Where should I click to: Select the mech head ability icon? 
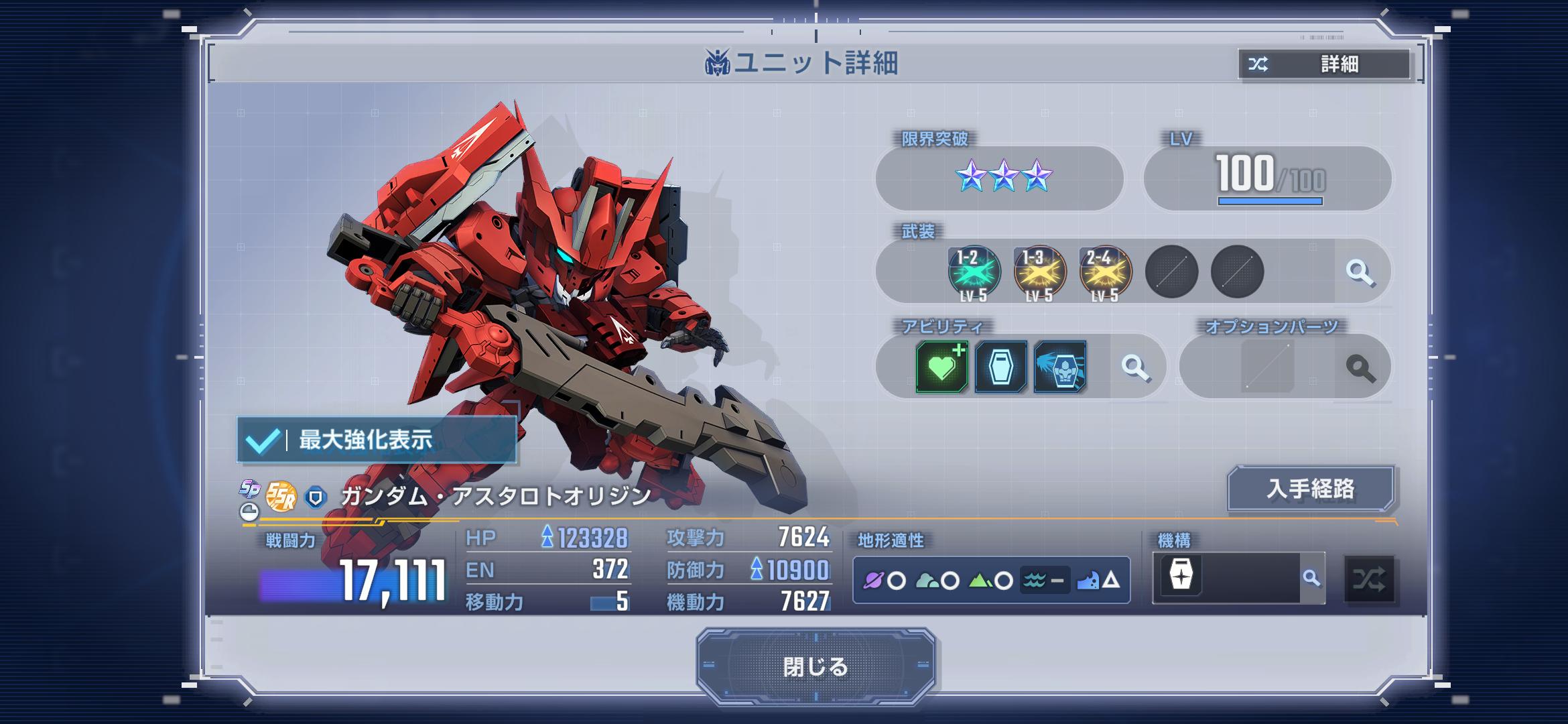point(1059,367)
